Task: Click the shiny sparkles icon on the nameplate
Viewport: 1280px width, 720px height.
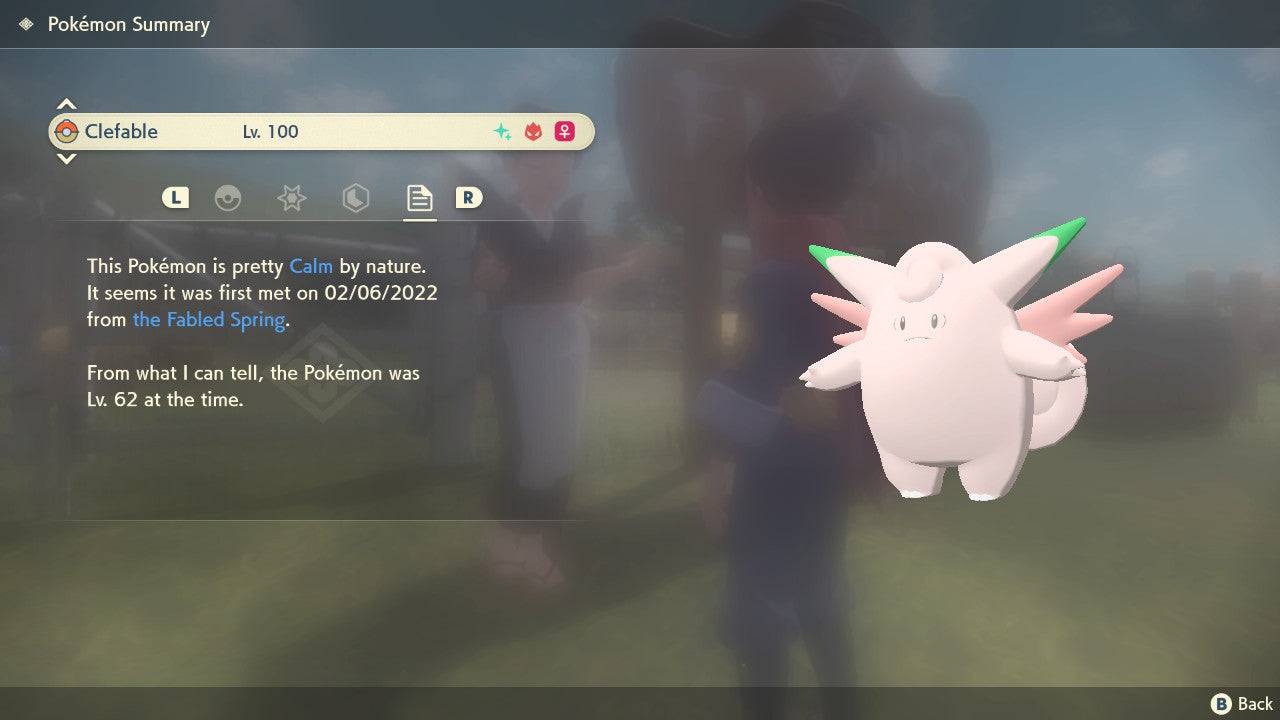Action: pos(501,131)
